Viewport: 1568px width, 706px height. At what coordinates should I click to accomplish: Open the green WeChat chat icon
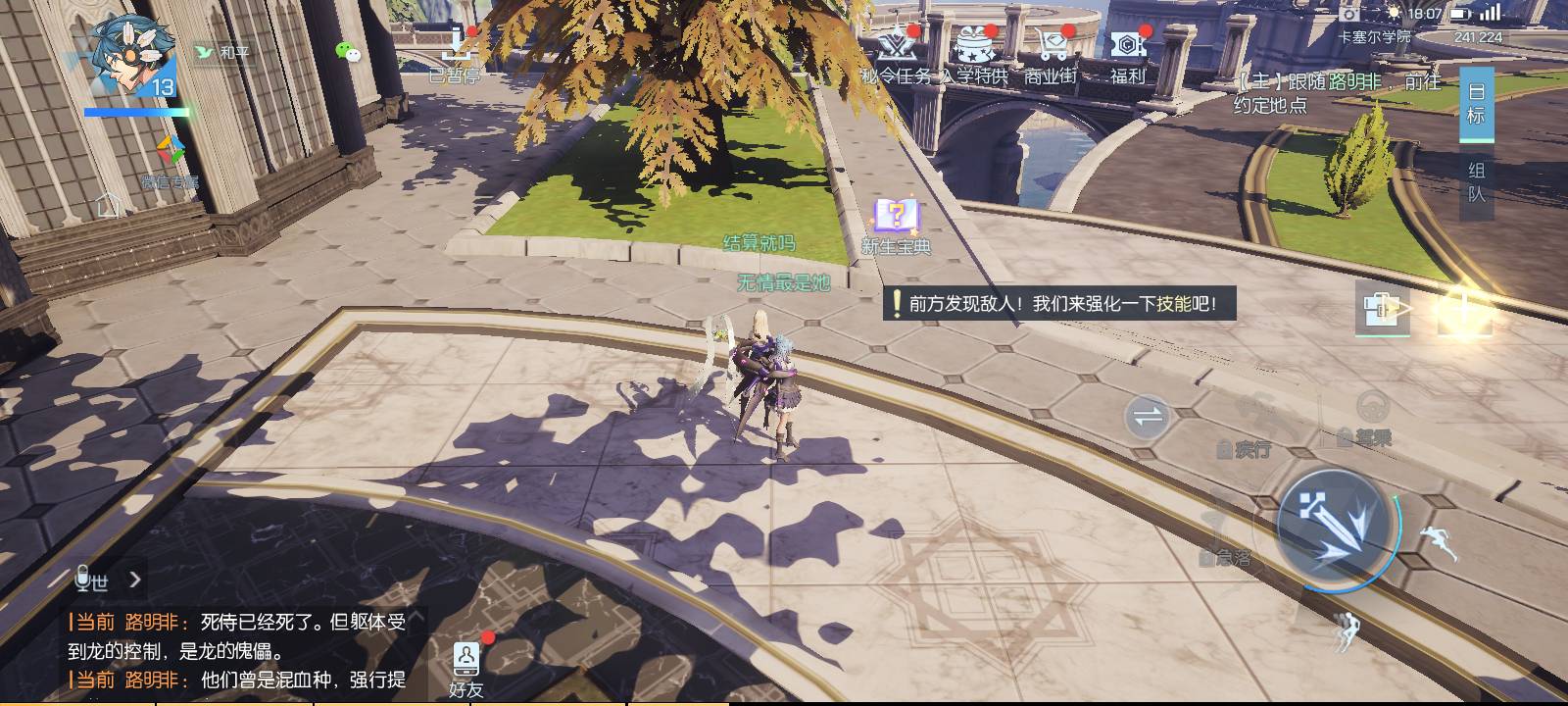pos(348,52)
